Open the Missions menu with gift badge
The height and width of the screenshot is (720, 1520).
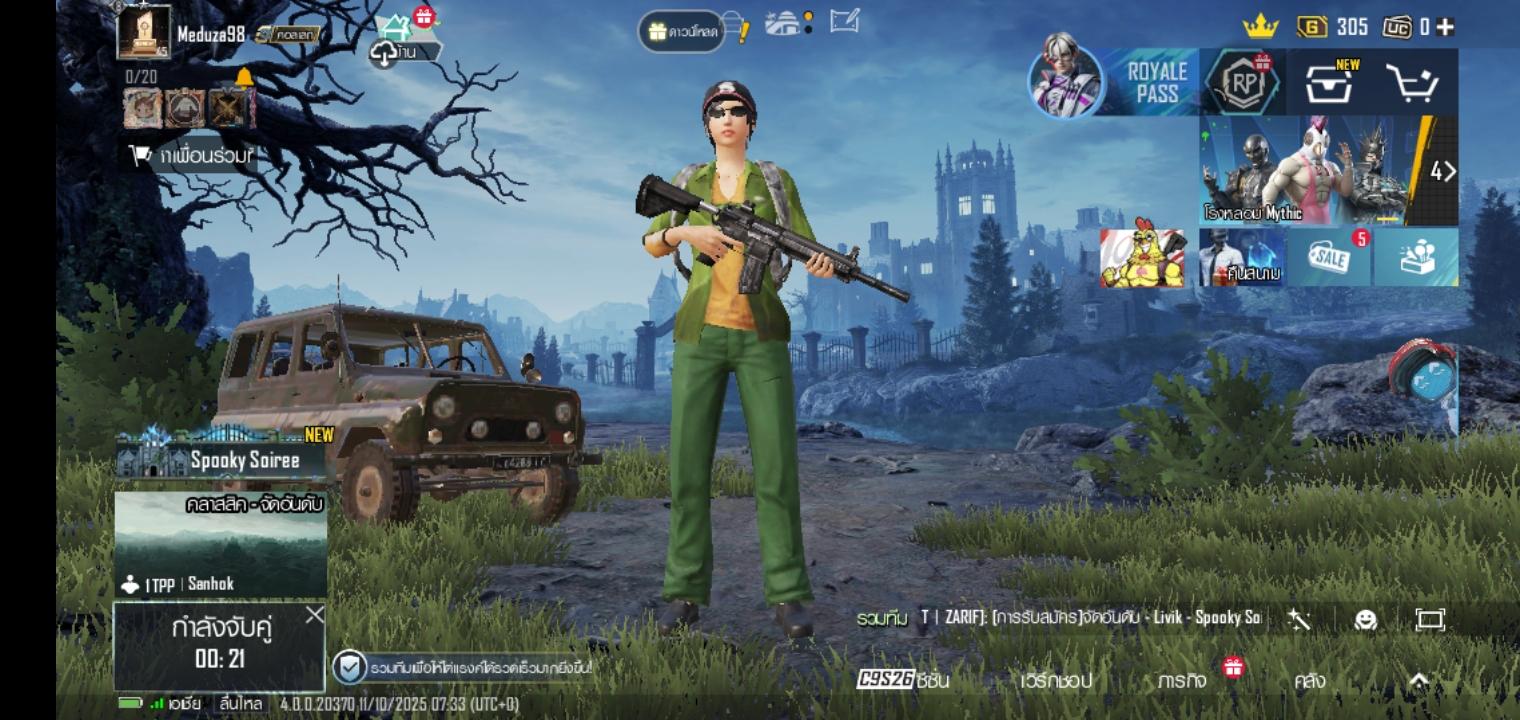tap(1183, 681)
